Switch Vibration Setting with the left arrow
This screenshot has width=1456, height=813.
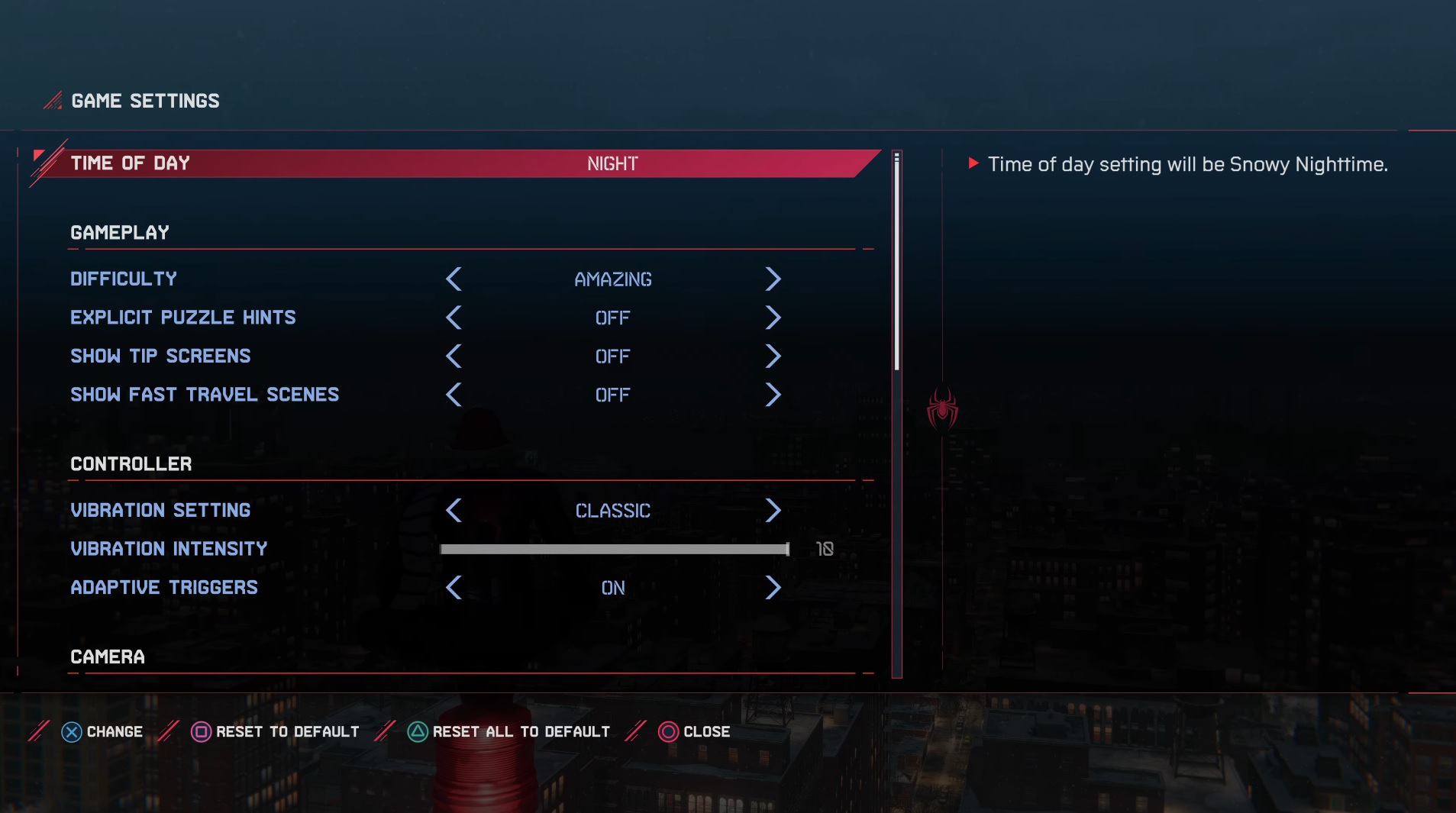click(x=454, y=511)
